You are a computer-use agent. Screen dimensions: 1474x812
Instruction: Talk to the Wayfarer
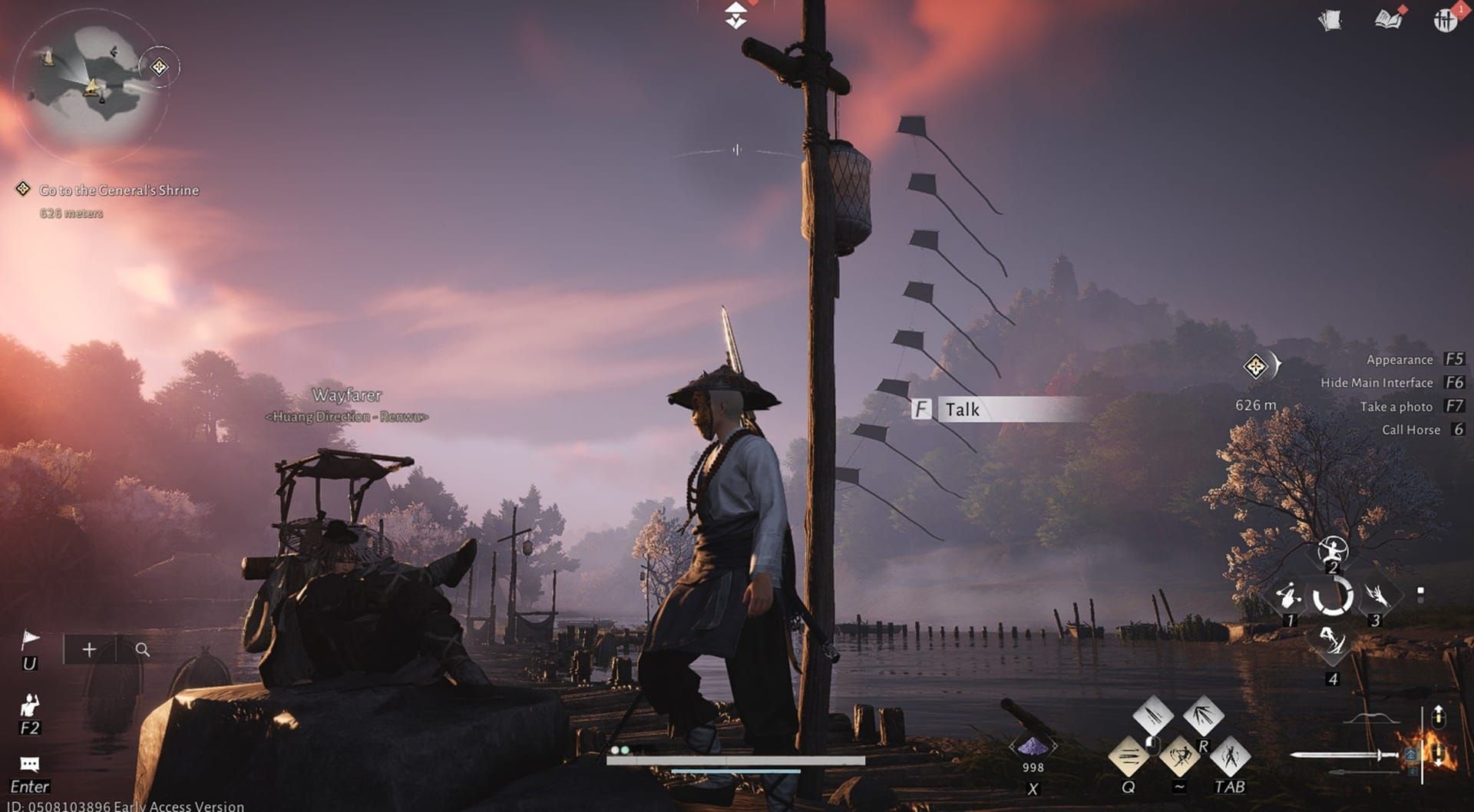[x=998, y=409]
